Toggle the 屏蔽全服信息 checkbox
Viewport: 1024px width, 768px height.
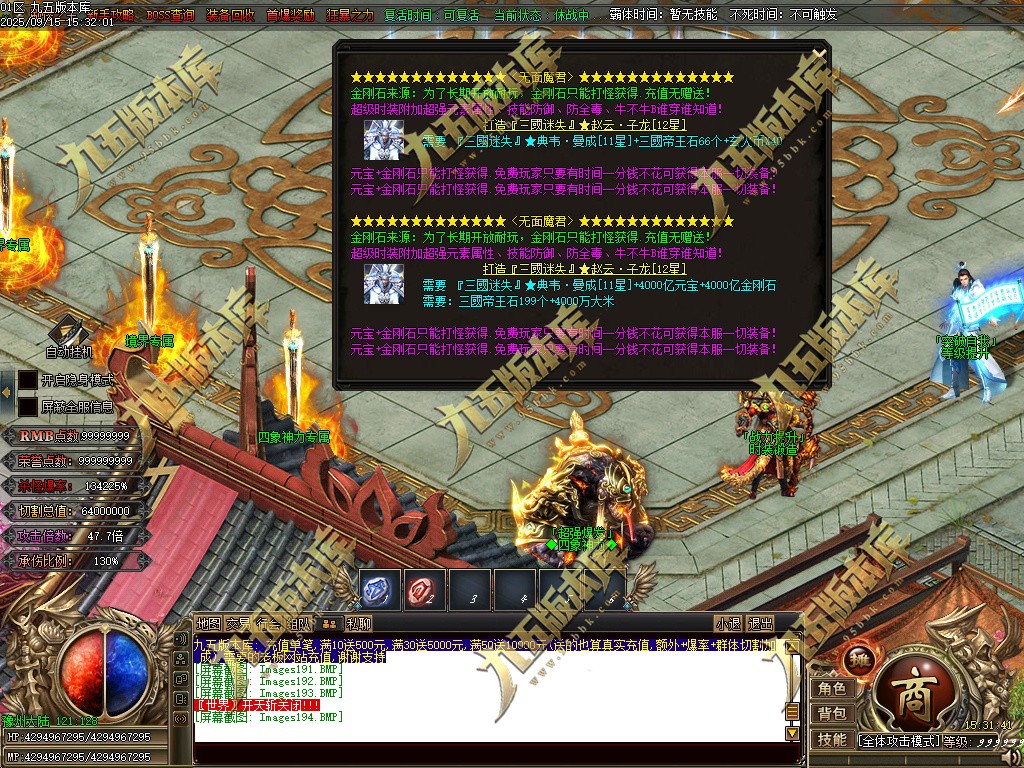pyautogui.click(x=27, y=407)
